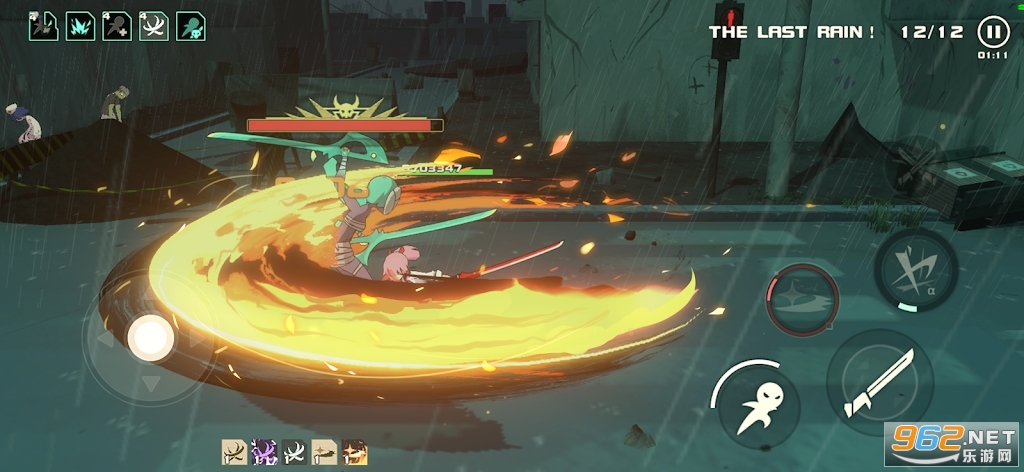The width and height of the screenshot is (1024, 472).
Task: Use the red-ringed sparkle dash skill
Action: (802, 299)
